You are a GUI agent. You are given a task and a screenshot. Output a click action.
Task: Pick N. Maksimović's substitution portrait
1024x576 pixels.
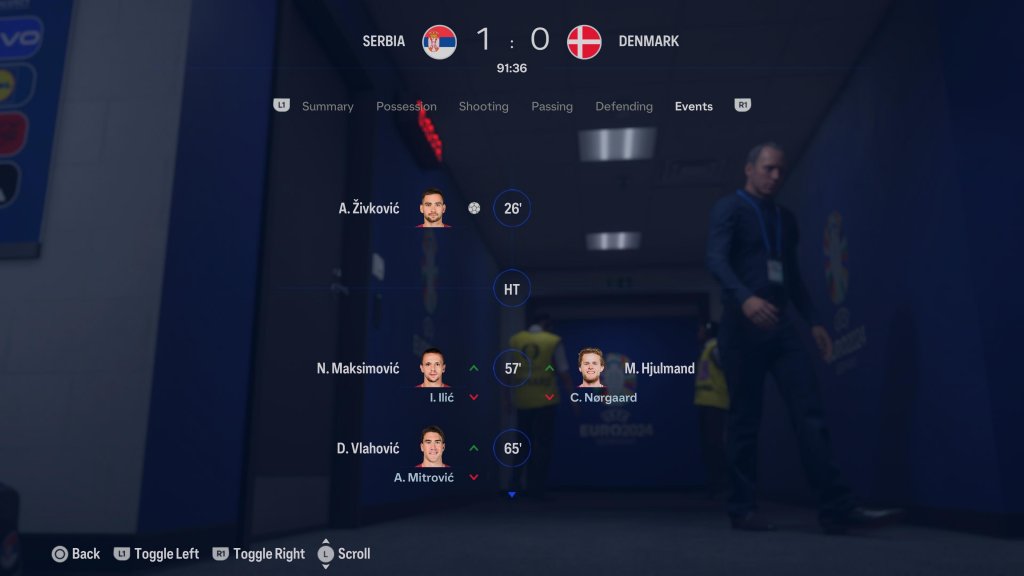pos(433,368)
